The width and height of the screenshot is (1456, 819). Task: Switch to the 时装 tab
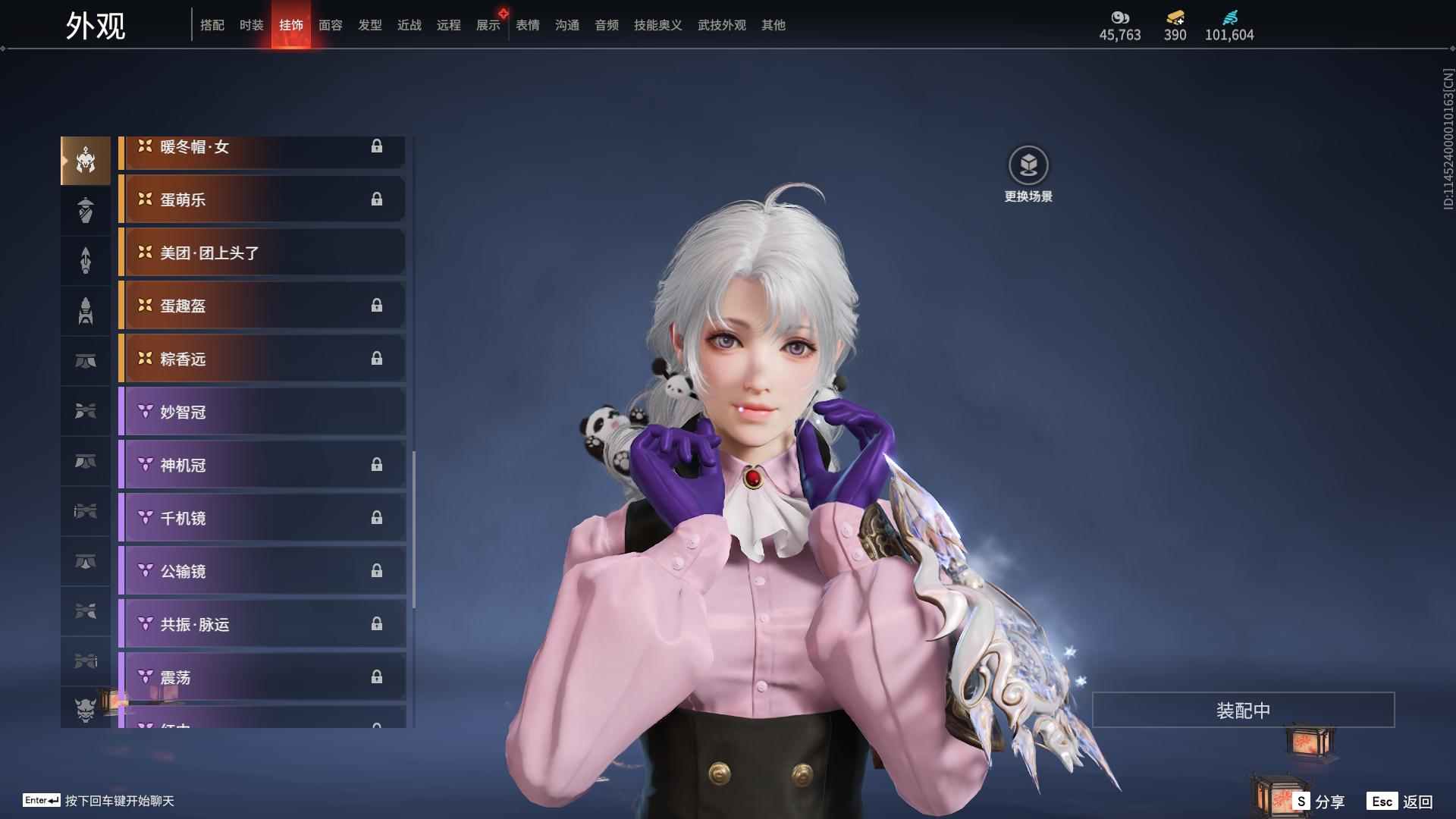[251, 25]
